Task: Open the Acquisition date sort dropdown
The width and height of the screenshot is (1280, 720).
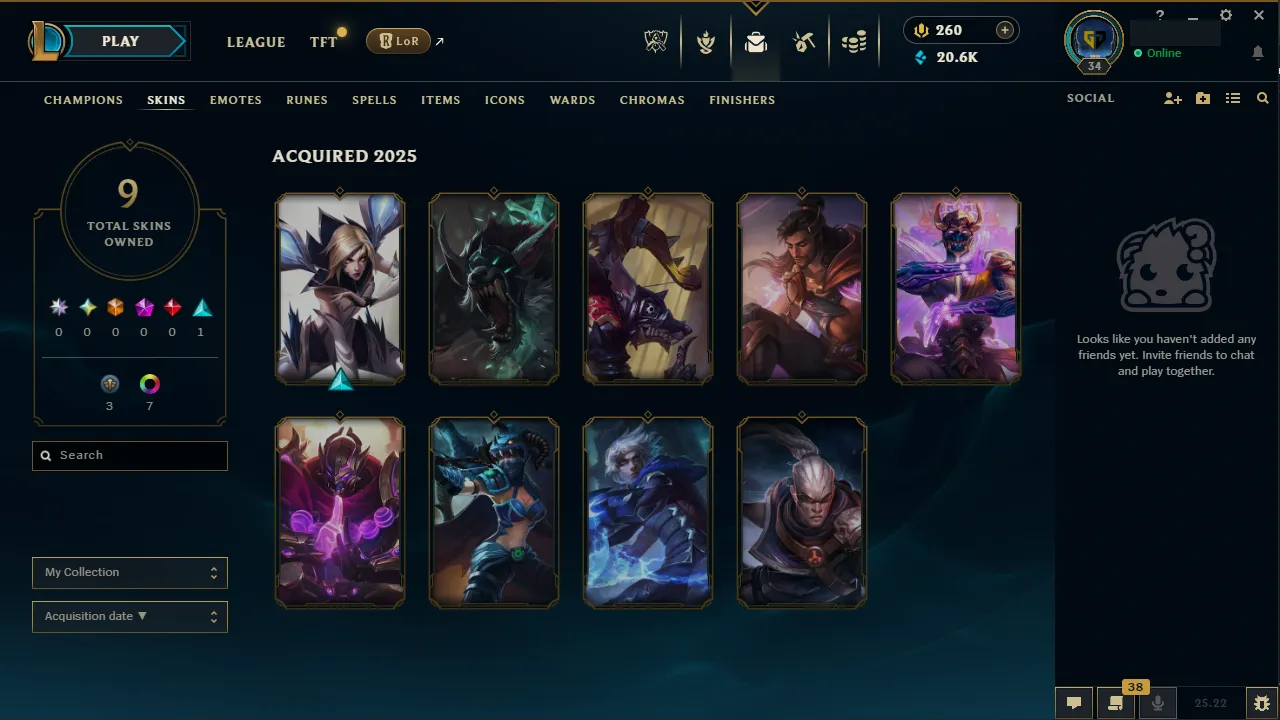Action: pyautogui.click(x=129, y=616)
